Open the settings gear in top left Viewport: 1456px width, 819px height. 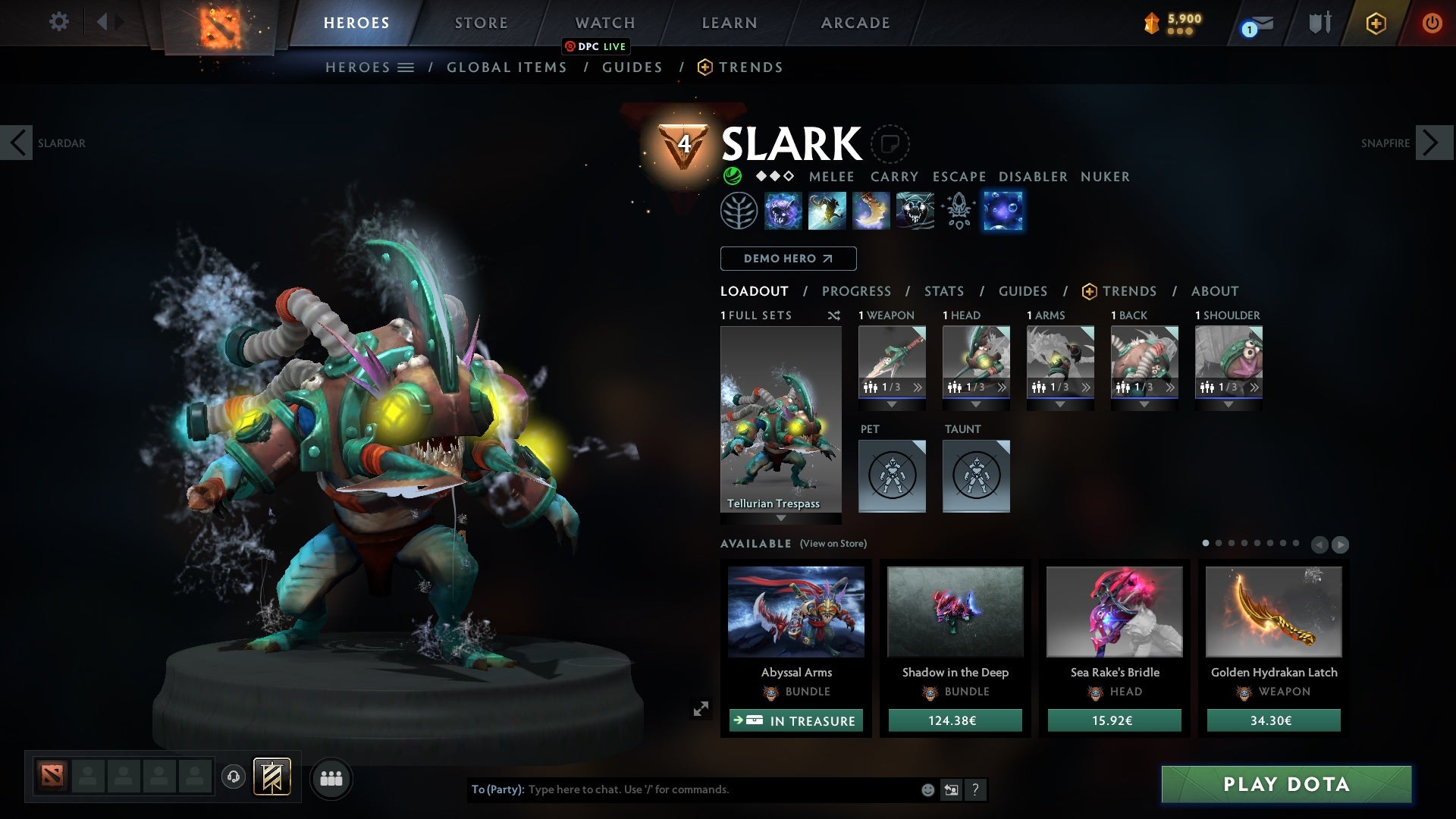point(59,22)
